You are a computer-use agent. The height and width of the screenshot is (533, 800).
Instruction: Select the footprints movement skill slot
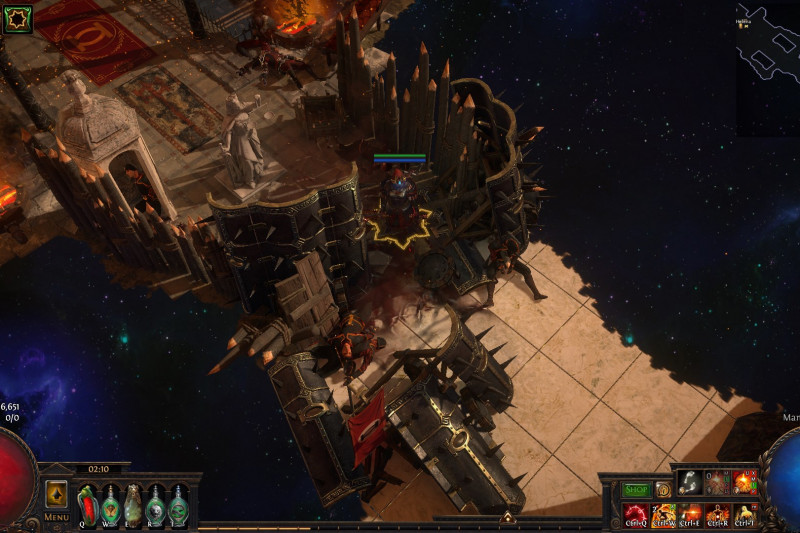point(690,483)
